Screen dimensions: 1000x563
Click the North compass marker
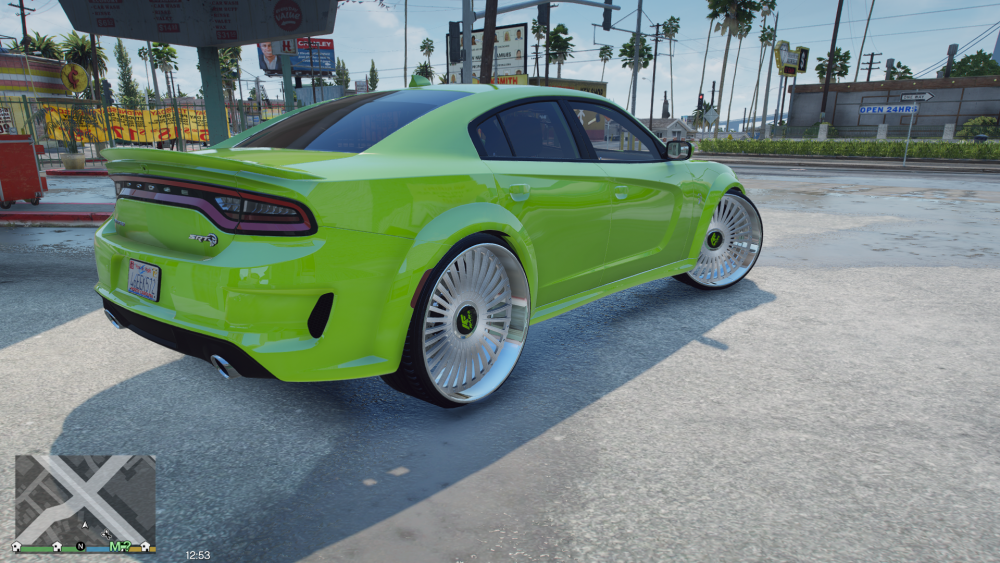pyautogui.click(x=80, y=546)
